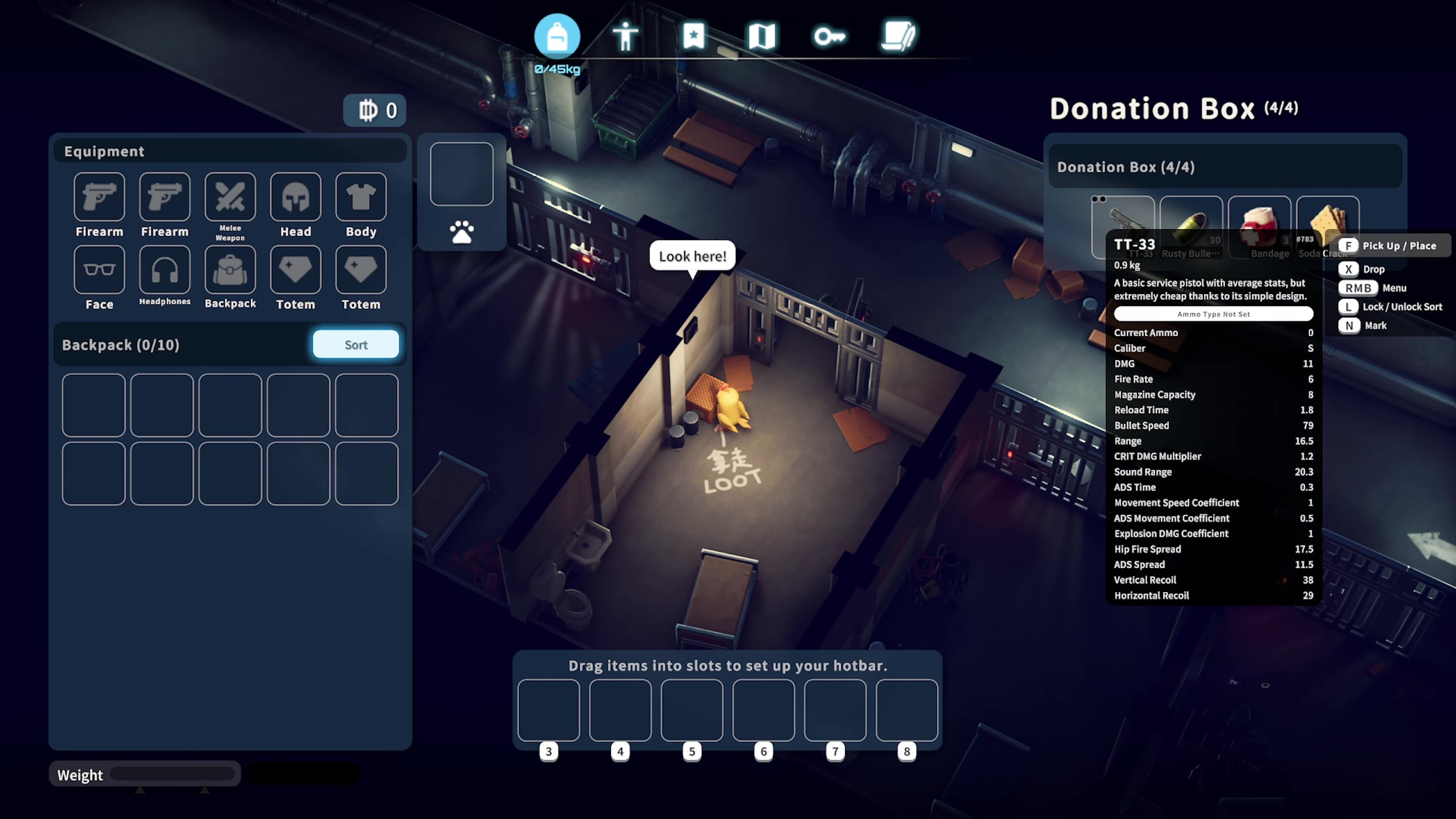The height and width of the screenshot is (819, 1456).
Task: Open the keys tab
Action: pyautogui.click(x=829, y=36)
